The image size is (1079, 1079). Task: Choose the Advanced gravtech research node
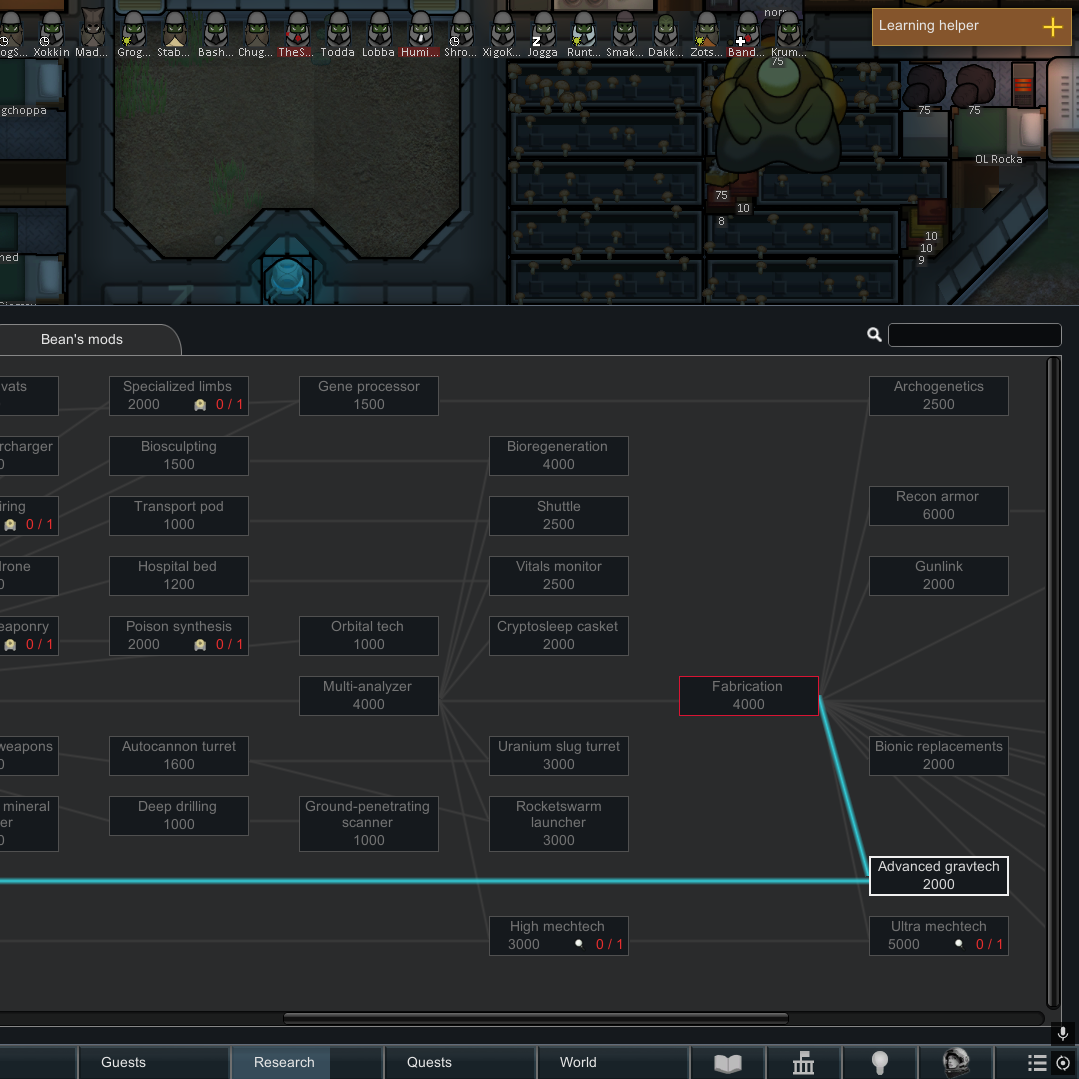938,875
